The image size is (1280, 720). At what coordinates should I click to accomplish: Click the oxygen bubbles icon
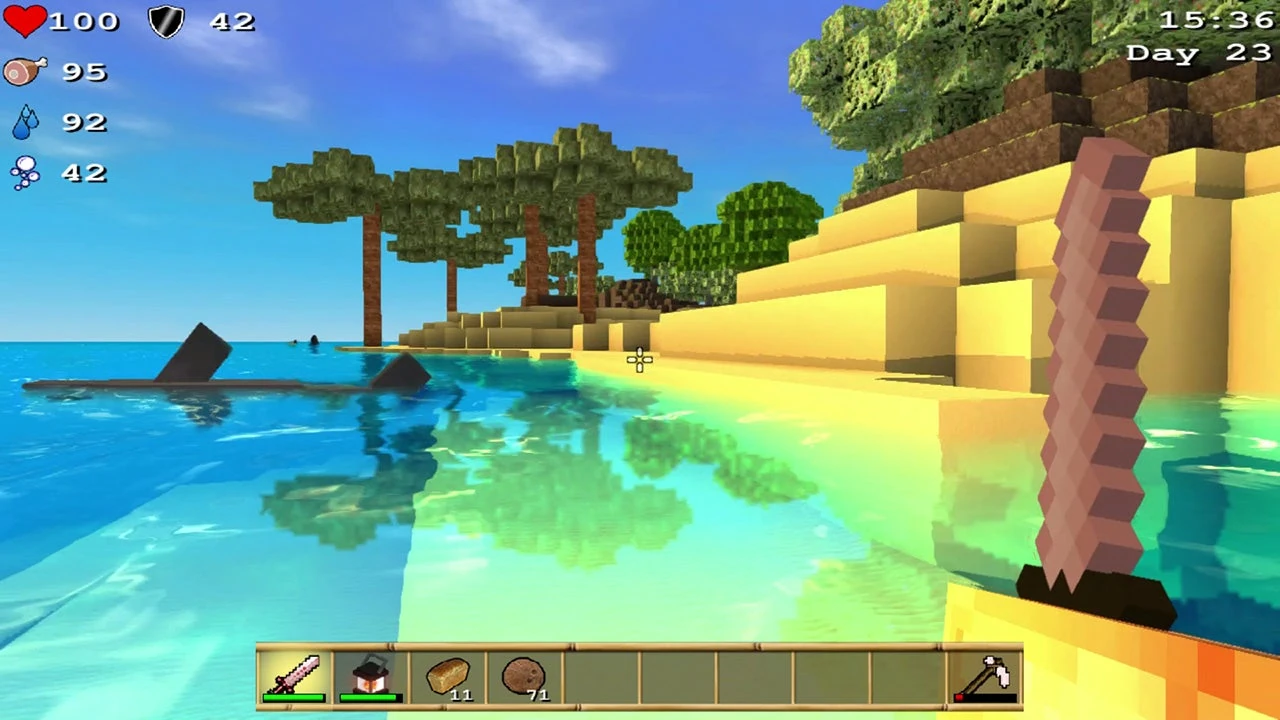pos(25,172)
